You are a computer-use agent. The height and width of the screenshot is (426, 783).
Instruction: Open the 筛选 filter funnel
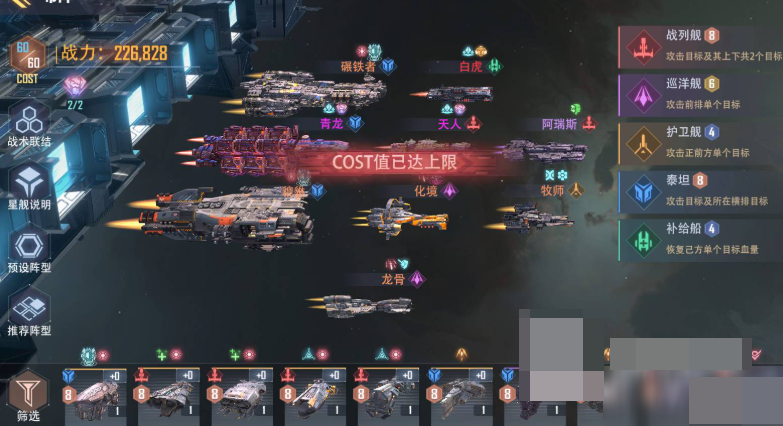click(x=28, y=395)
